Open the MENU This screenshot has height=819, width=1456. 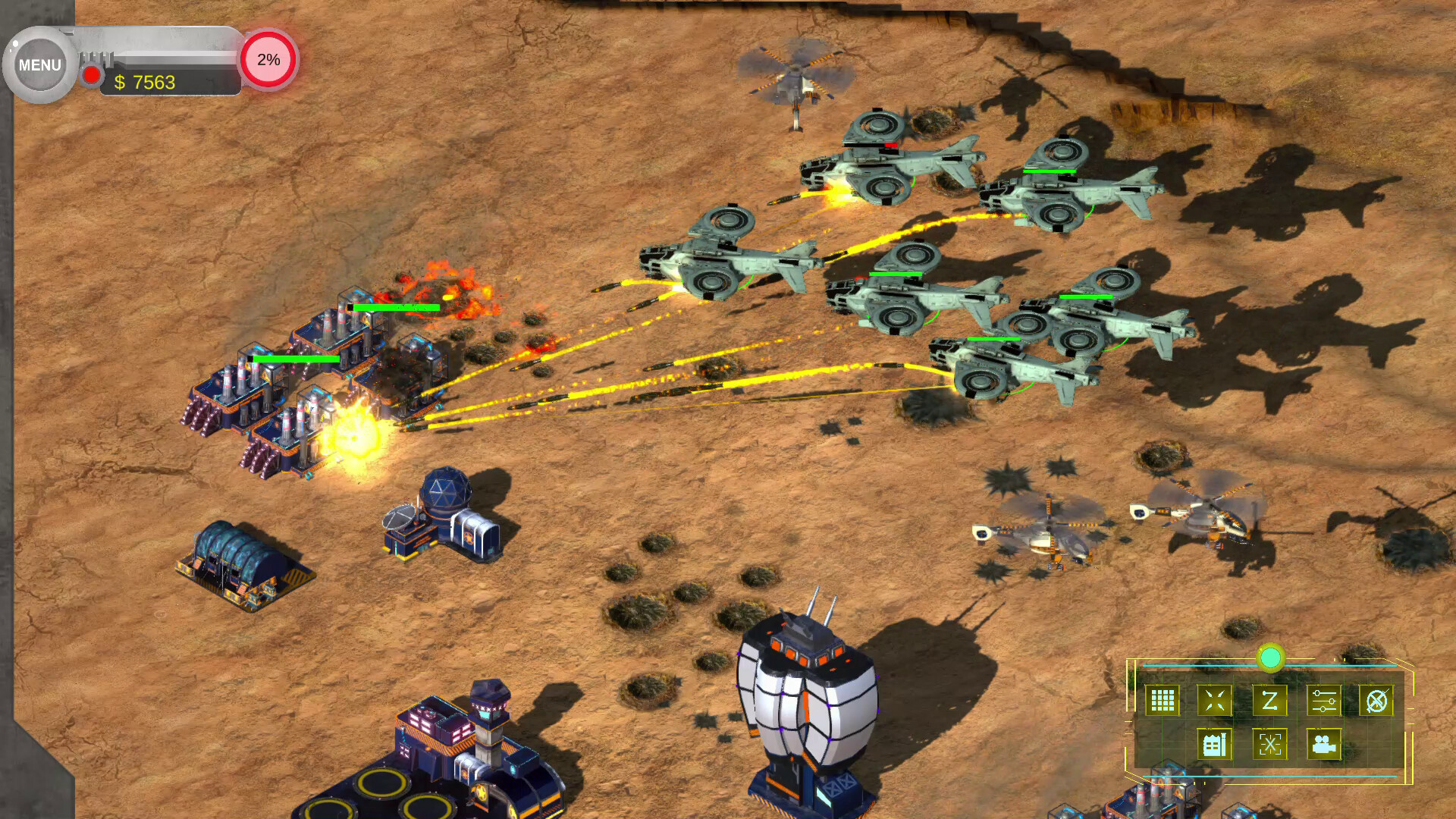click(39, 64)
